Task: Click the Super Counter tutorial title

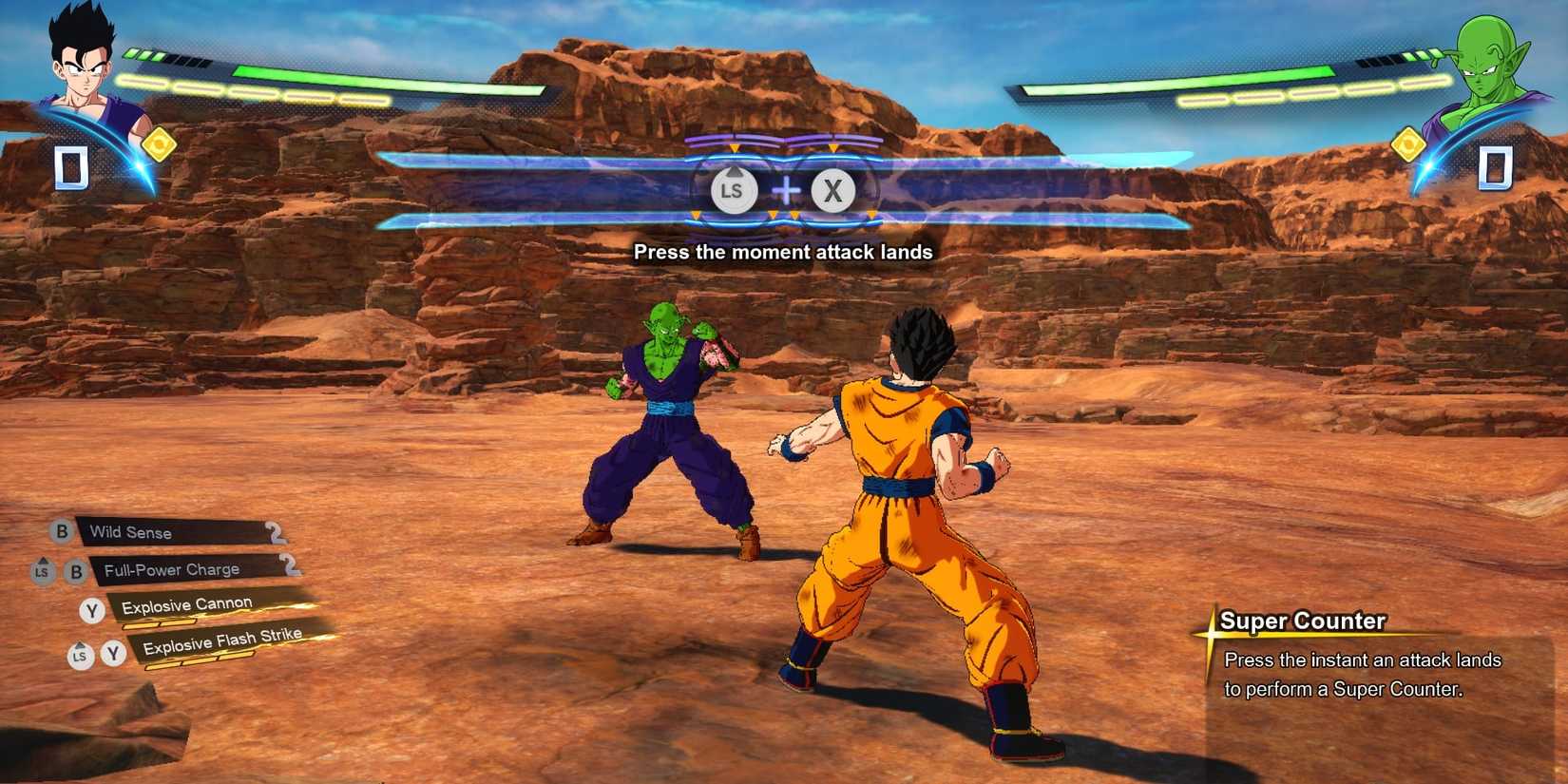Action: 1302,621
